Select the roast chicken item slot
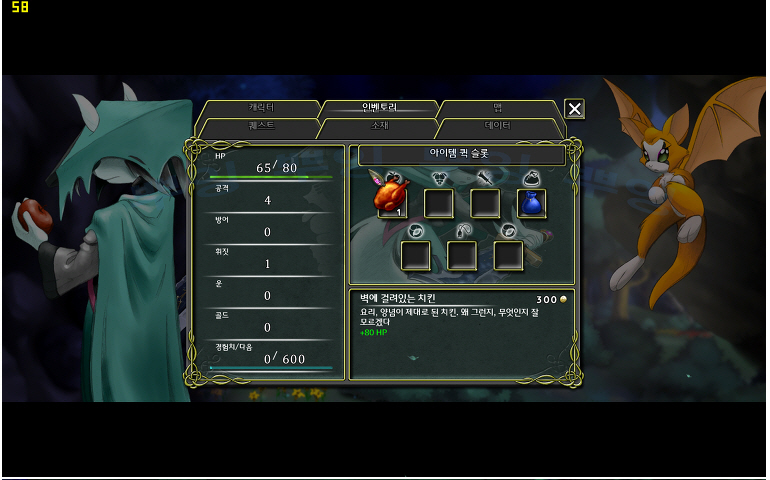Screen dimensions: 770x480 click(392, 202)
